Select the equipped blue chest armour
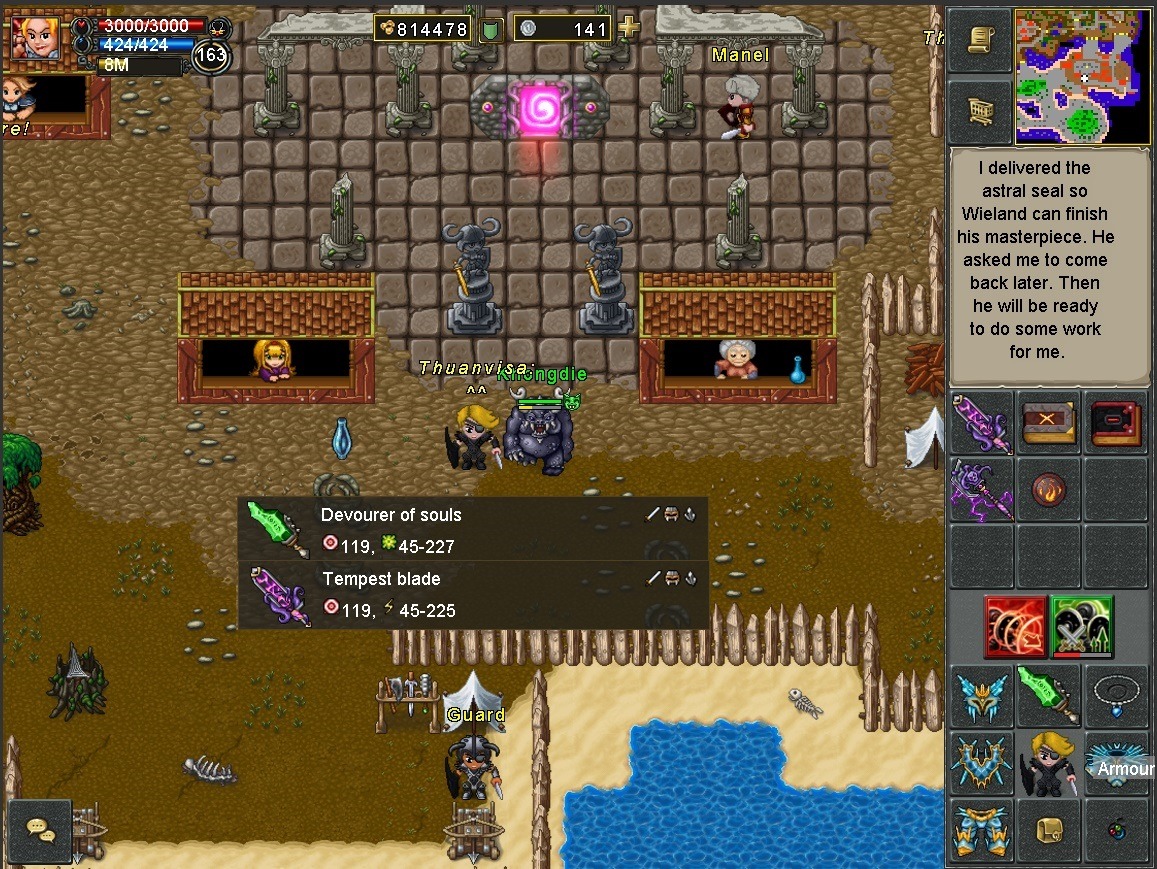1157x869 pixels. point(981,764)
